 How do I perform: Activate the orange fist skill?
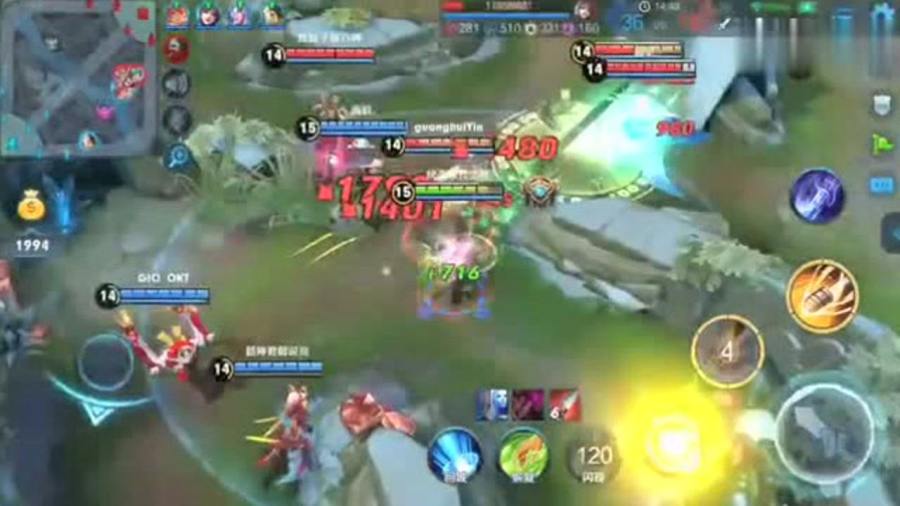822,295
